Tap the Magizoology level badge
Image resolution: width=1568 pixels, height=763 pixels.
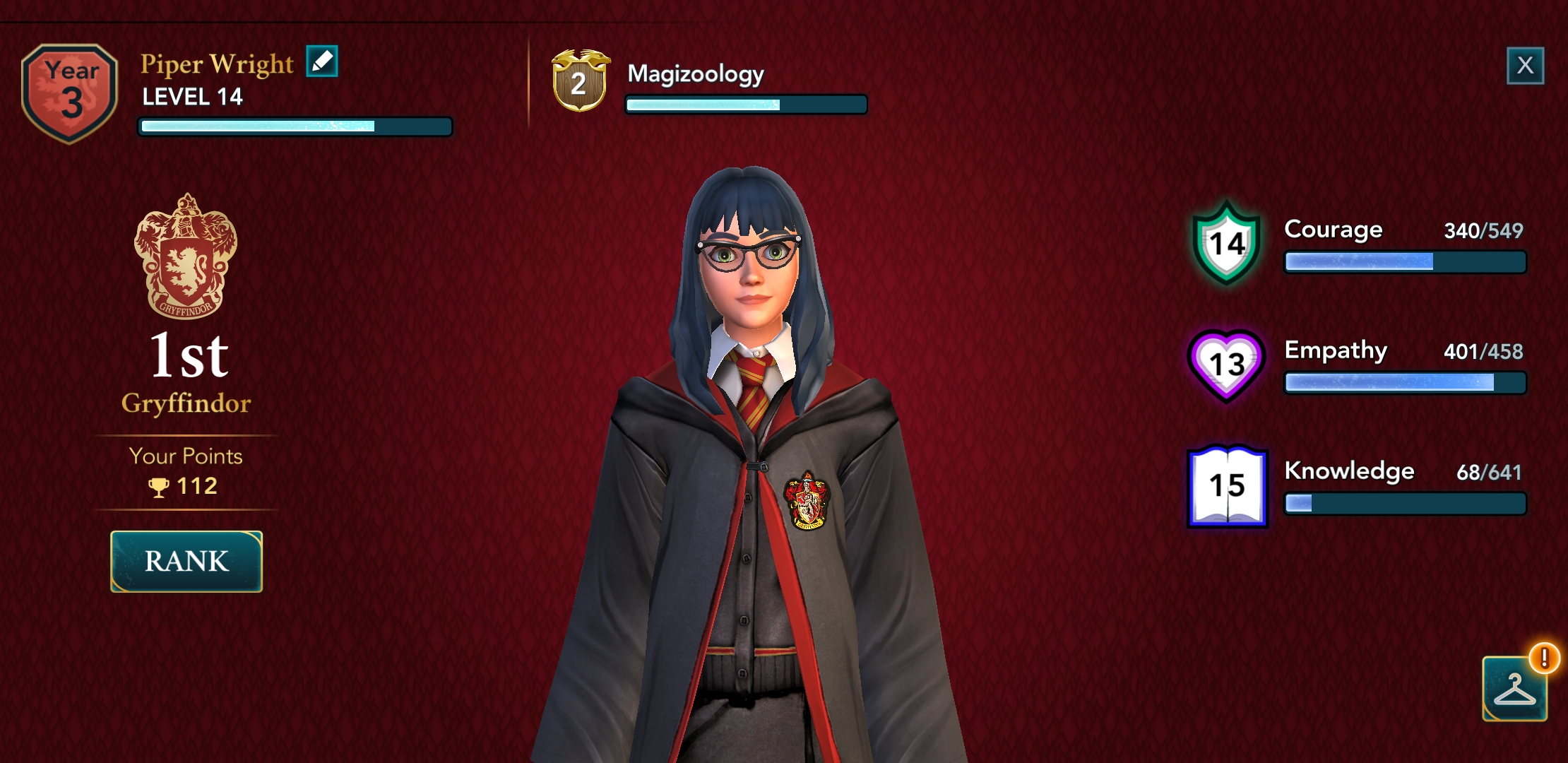[x=579, y=81]
